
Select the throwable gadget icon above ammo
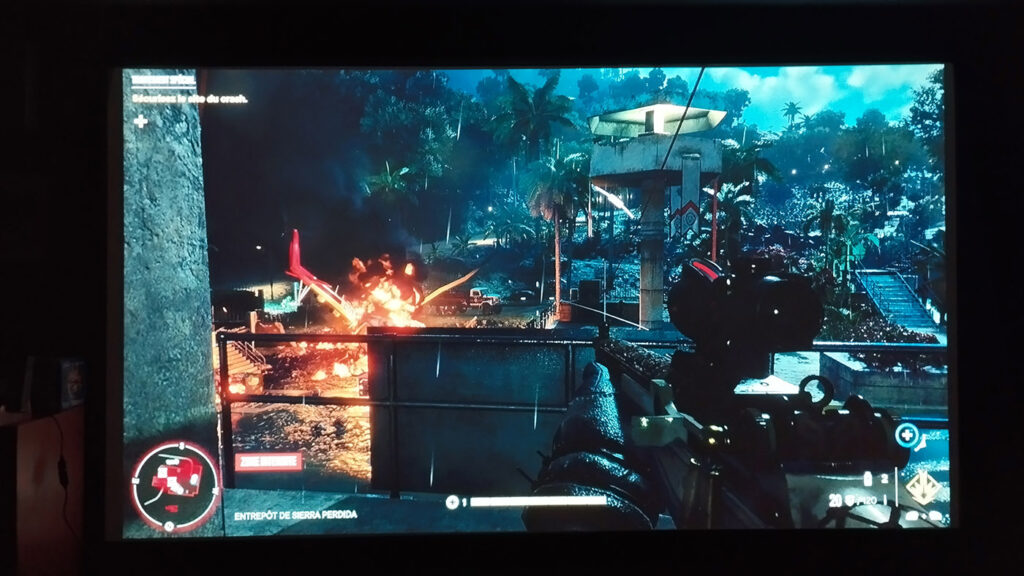coord(868,478)
